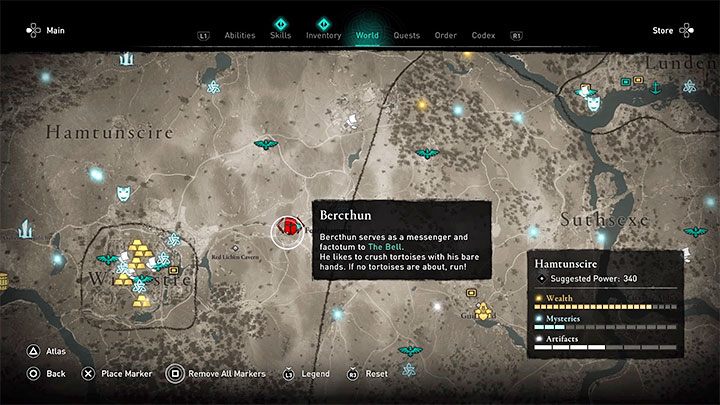The width and height of the screenshot is (720, 405).
Task: Select Remove All Markers
Action: click(x=226, y=373)
